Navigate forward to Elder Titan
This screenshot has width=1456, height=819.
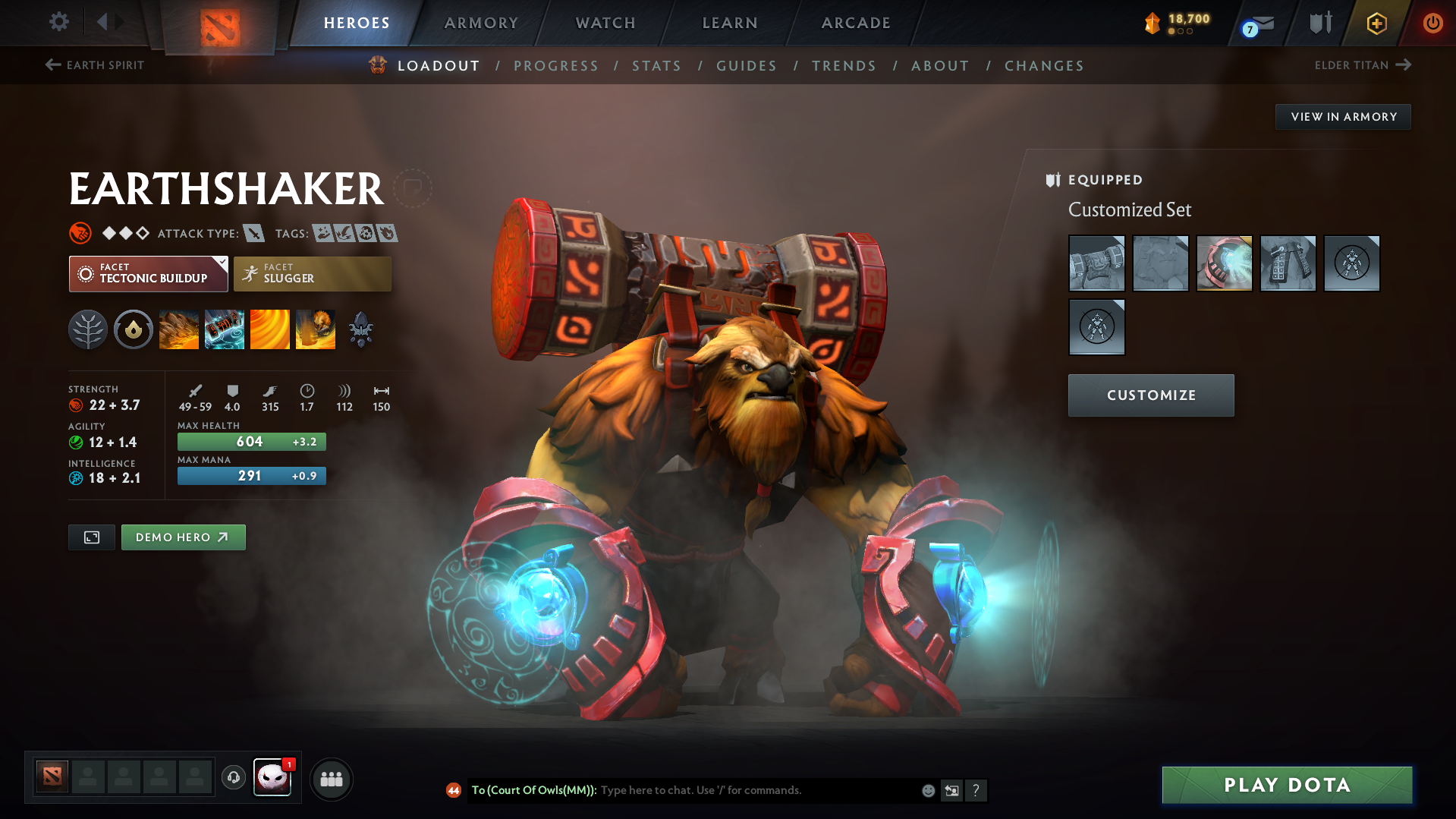(x=1363, y=65)
